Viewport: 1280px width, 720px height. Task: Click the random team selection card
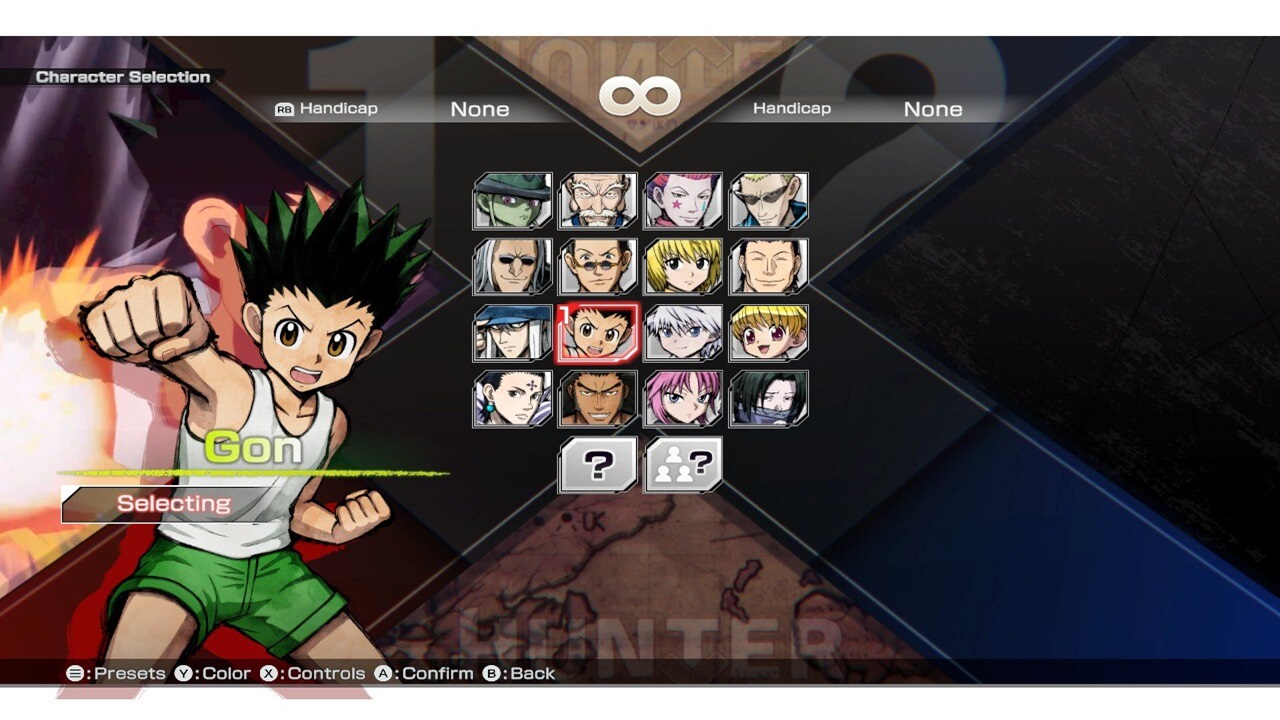click(683, 463)
